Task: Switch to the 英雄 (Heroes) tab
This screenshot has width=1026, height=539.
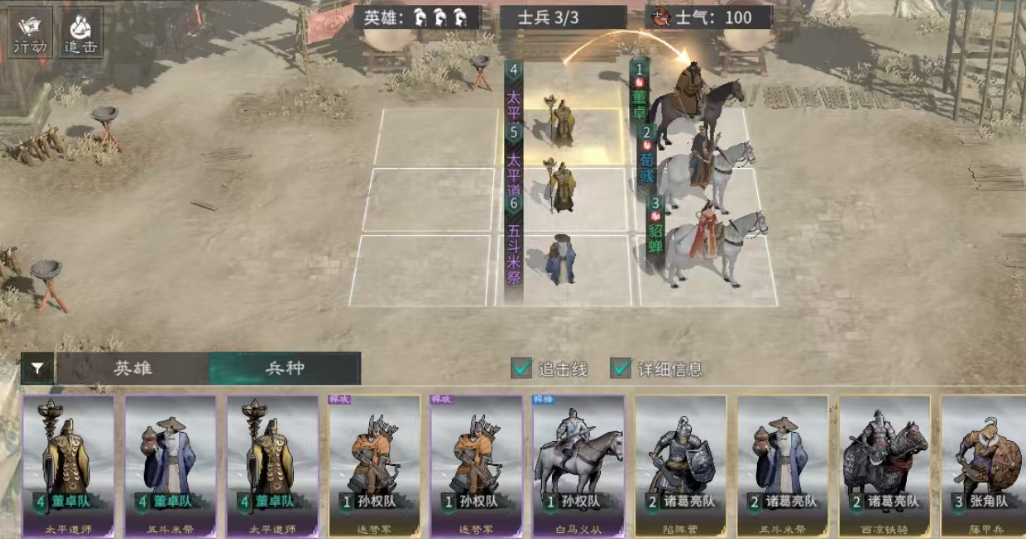Action: click(133, 369)
